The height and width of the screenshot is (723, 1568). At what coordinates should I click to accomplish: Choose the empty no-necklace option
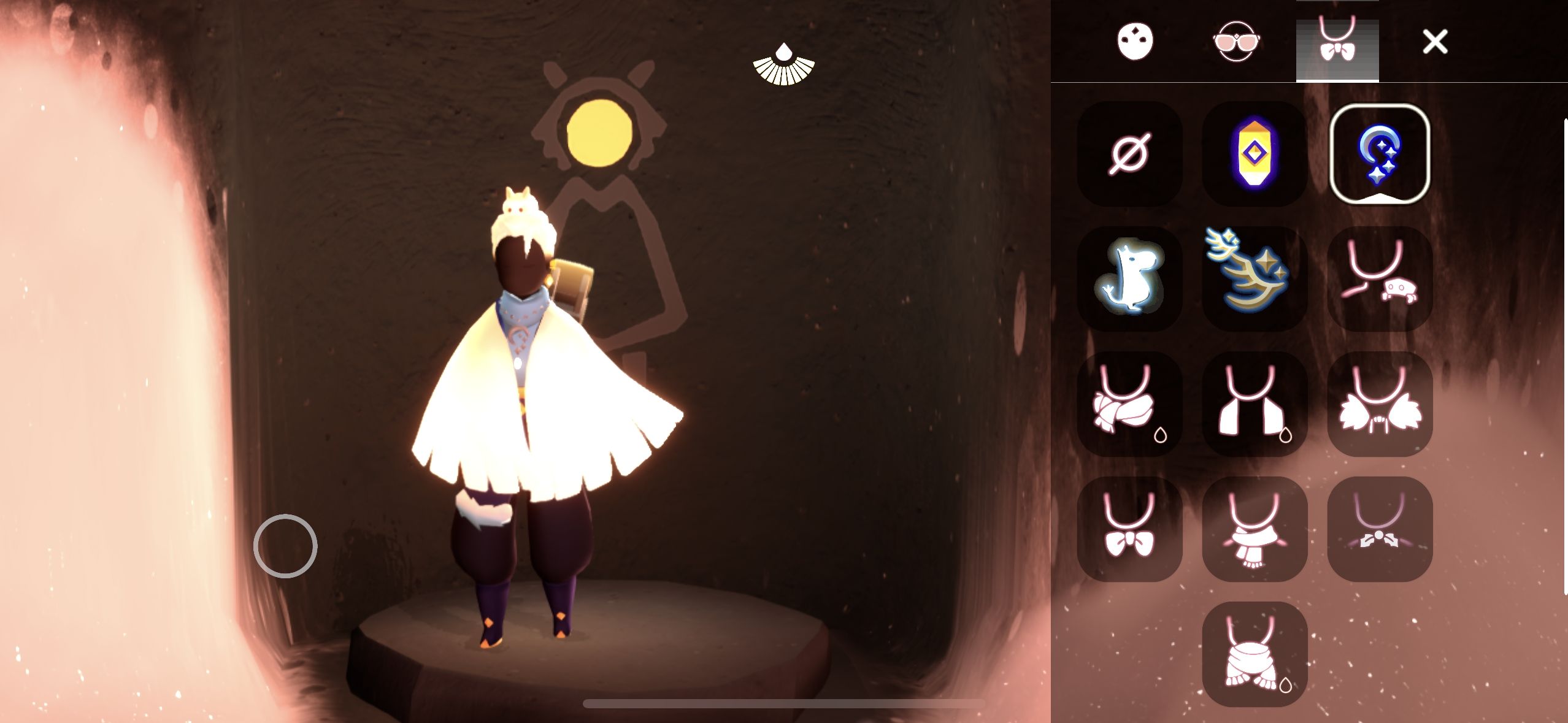click(x=1129, y=154)
